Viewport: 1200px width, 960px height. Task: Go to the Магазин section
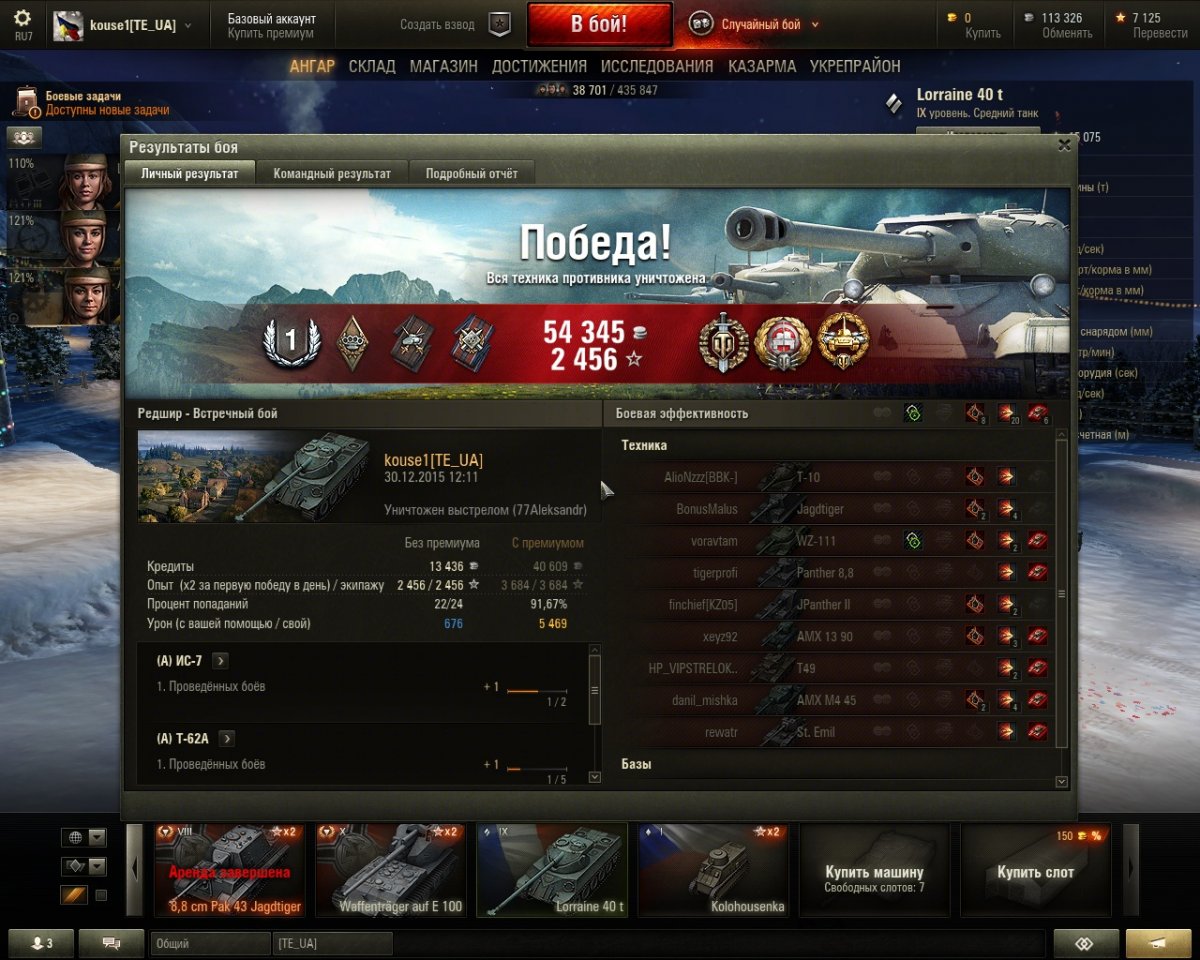pos(443,66)
